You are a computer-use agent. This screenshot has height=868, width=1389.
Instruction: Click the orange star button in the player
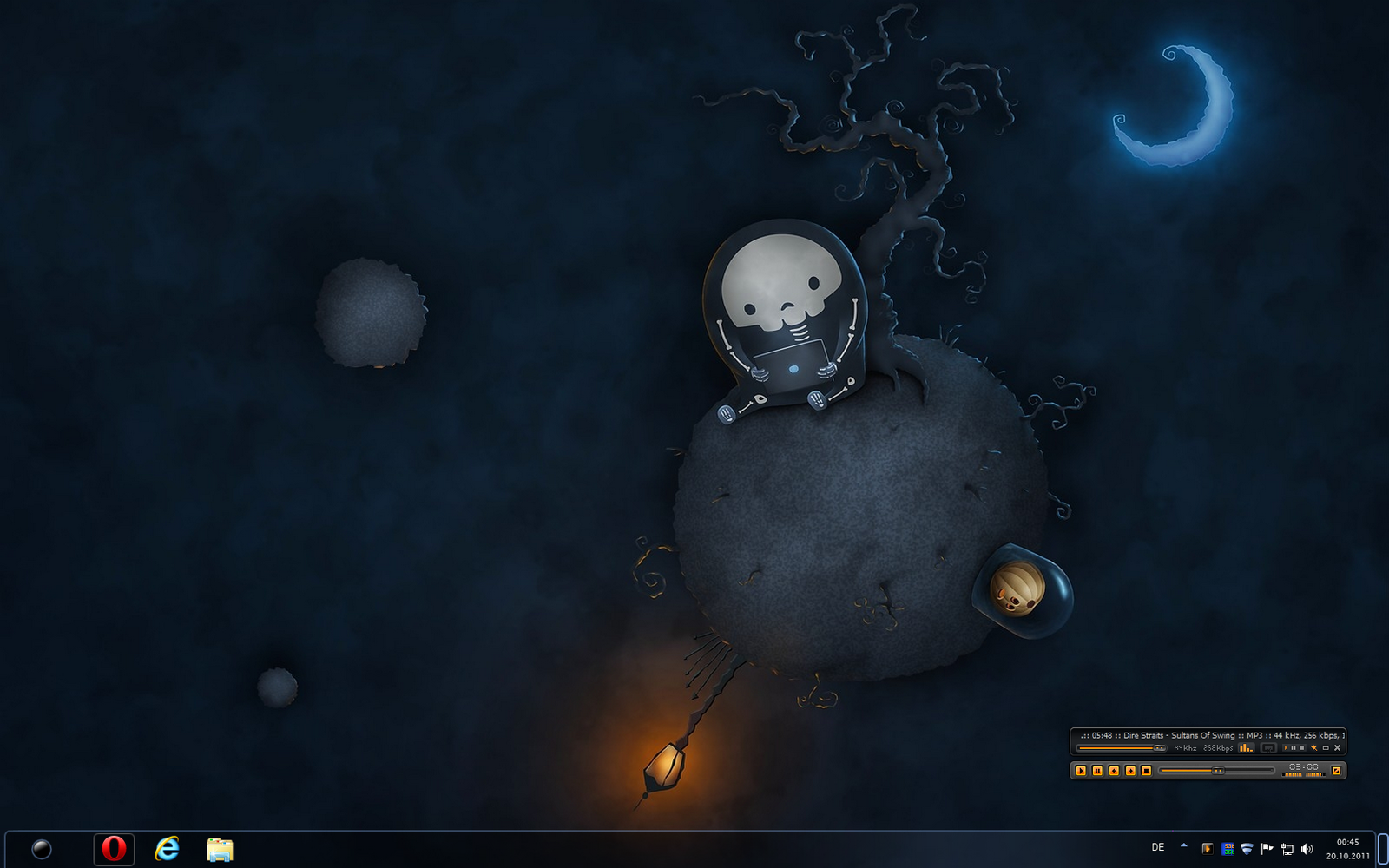click(1314, 748)
